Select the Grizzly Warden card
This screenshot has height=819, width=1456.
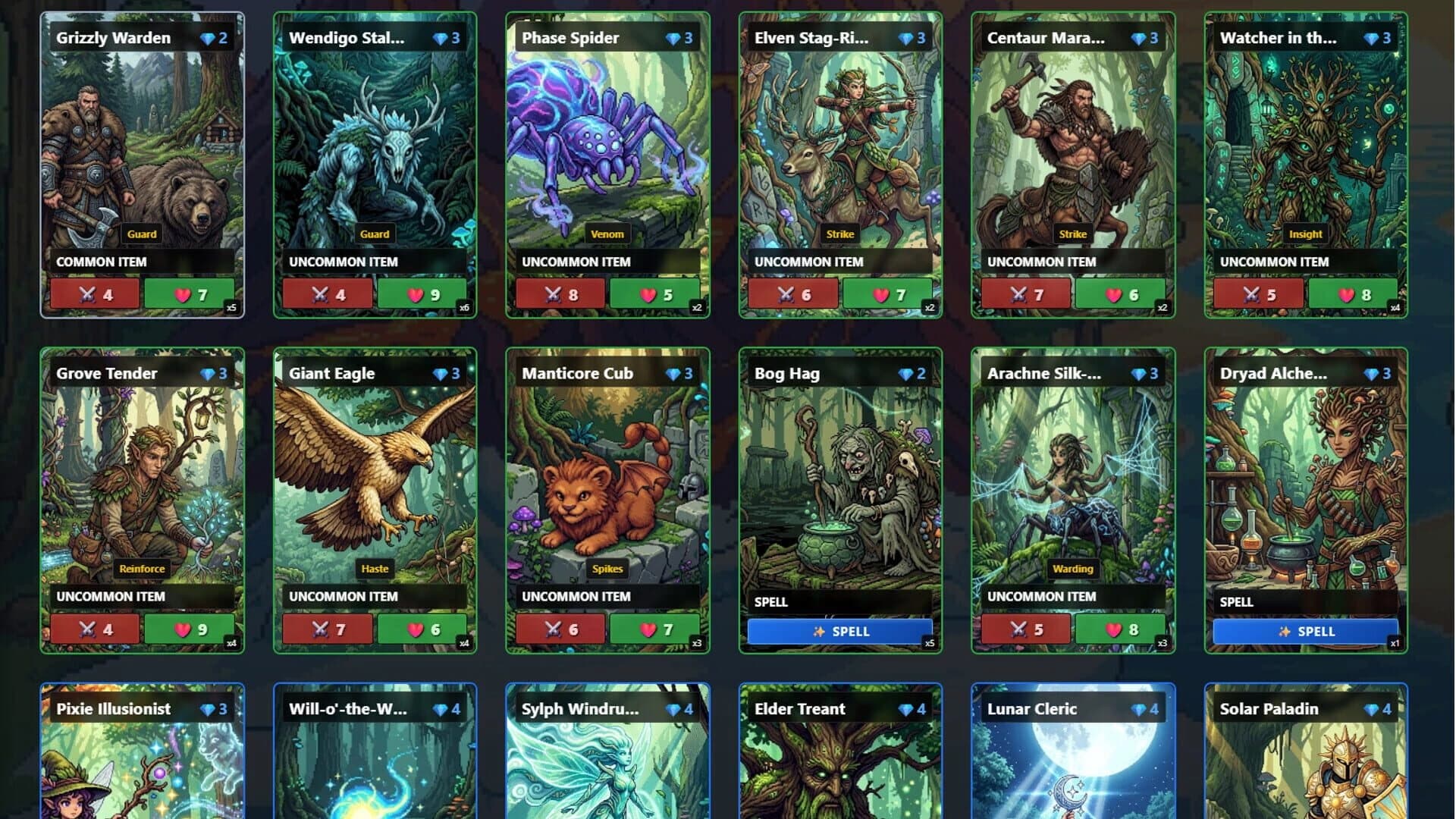click(142, 163)
